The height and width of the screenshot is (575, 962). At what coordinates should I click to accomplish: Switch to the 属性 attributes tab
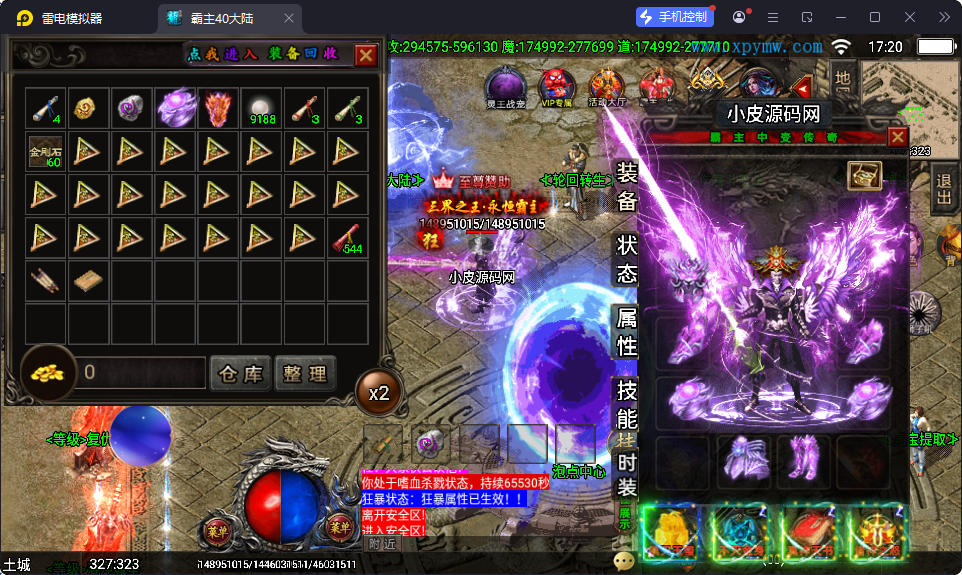coord(627,332)
